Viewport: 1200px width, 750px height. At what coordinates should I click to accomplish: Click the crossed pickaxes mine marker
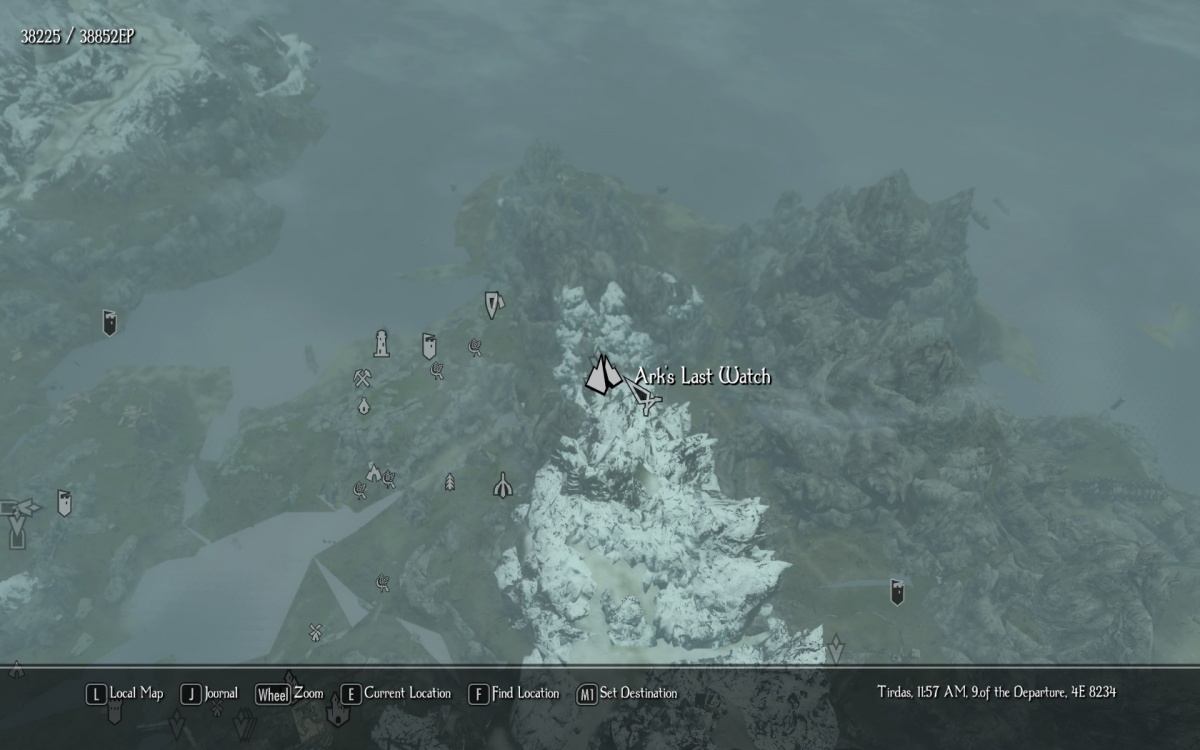pyautogui.click(x=362, y=379)
